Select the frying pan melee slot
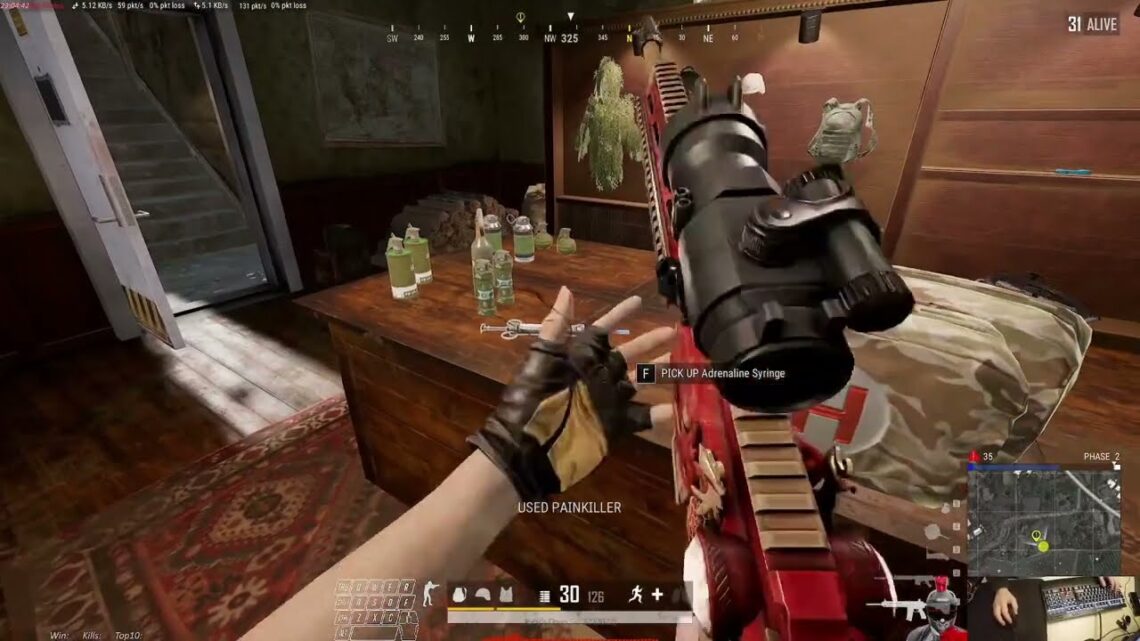 (x=932, y=533)
